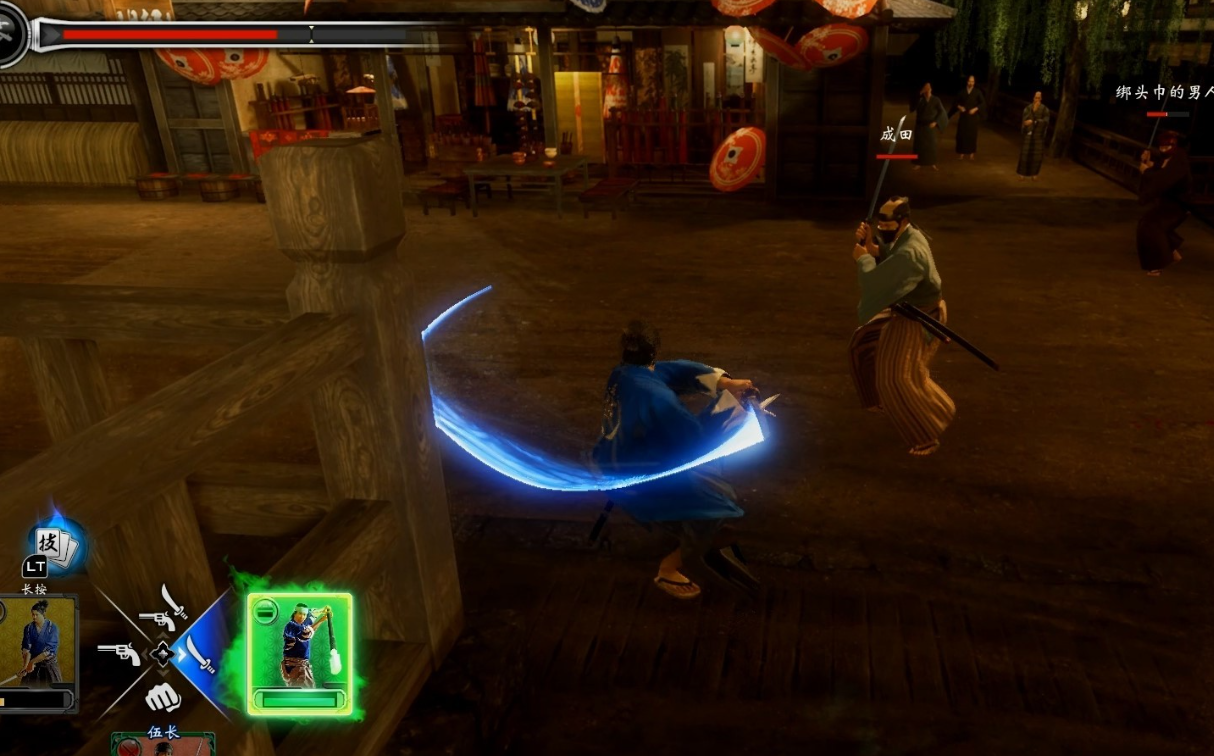The width and height of the screenshot is (1214, 756).
Task: Activate the blue 技 skill cards icon
Action: click(55, 546)
